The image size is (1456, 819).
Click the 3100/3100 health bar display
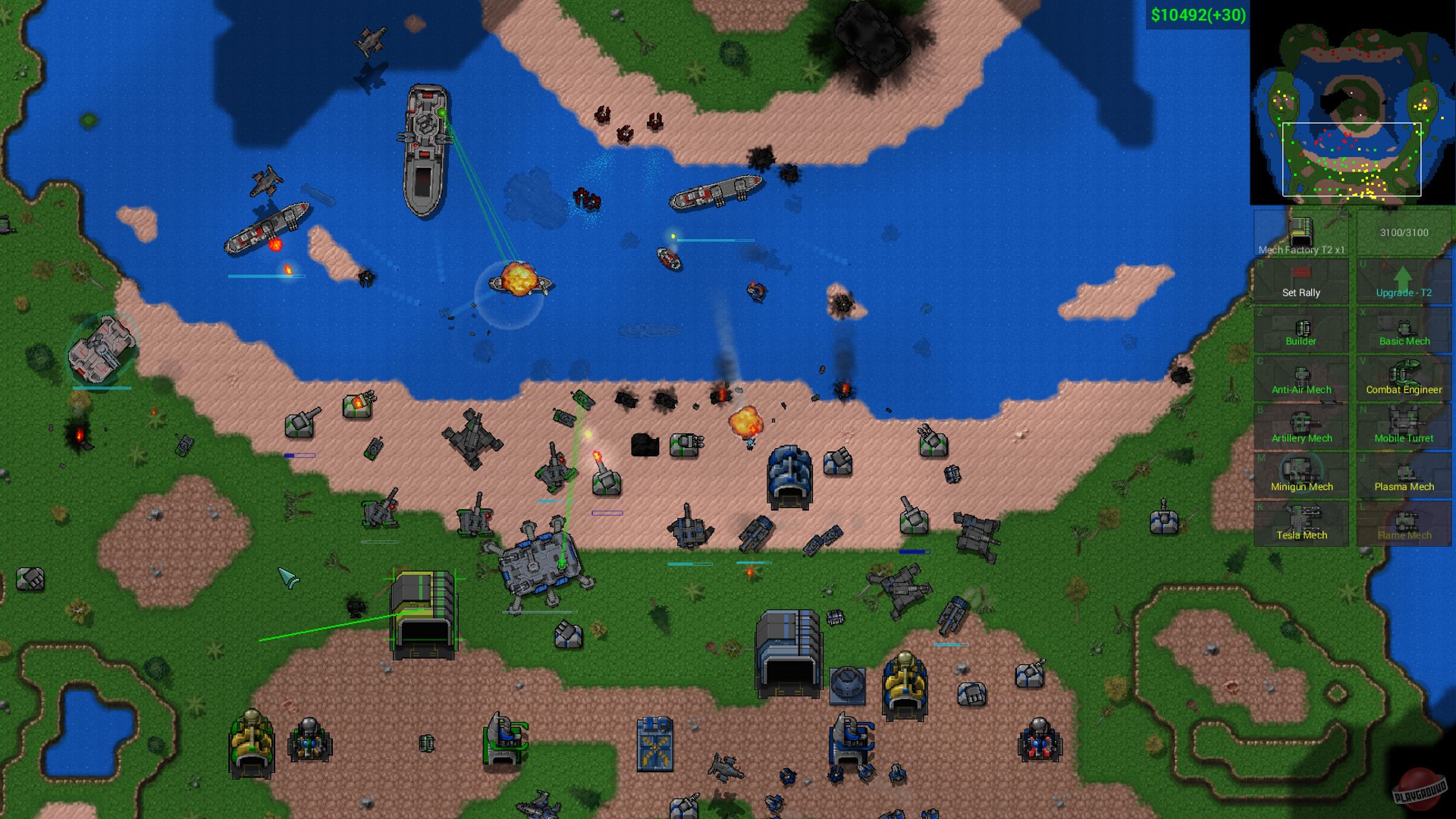(x=1404, y=233)
